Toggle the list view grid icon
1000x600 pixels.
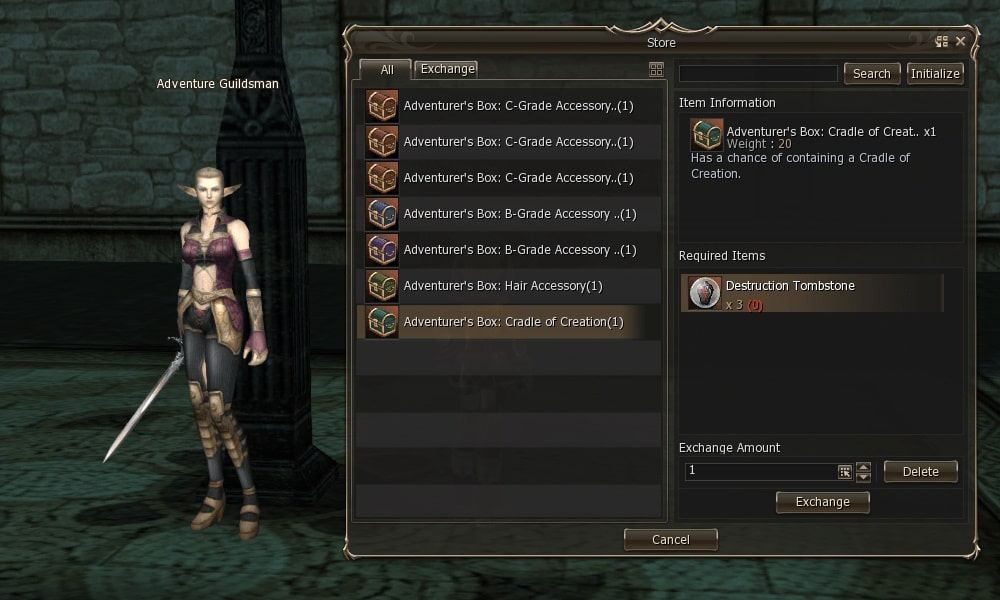click(x=656, y=70)
